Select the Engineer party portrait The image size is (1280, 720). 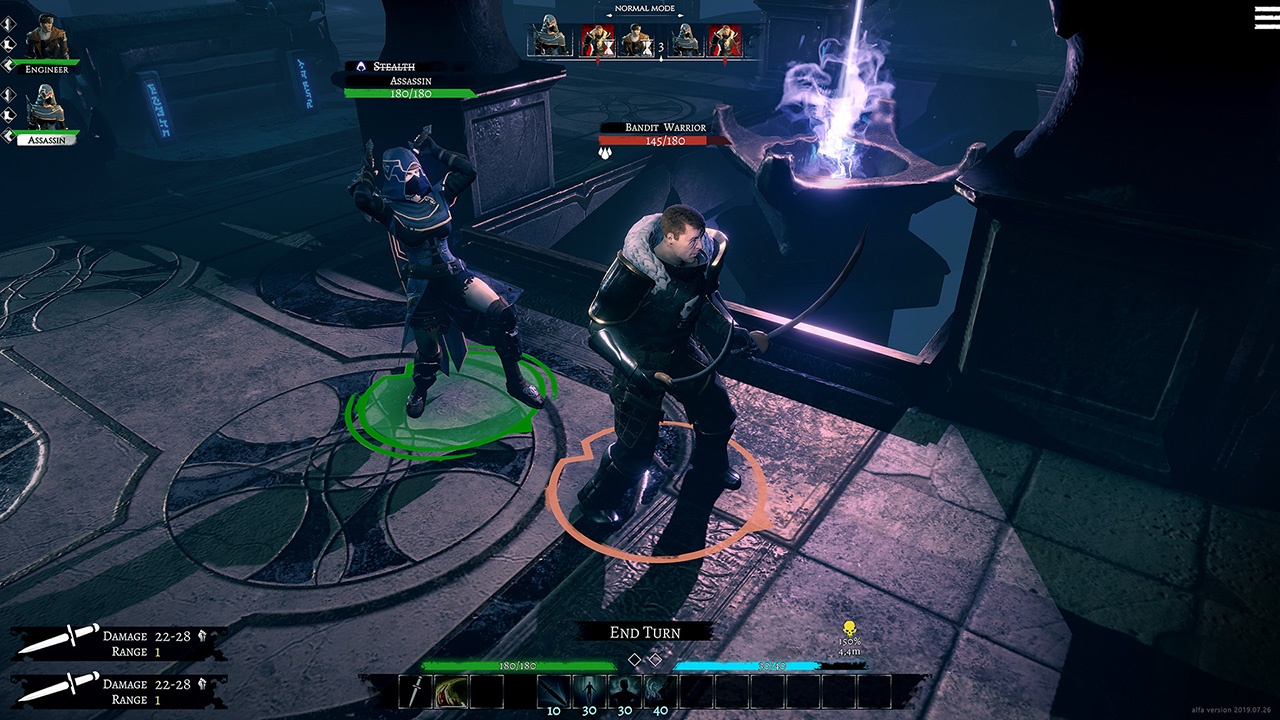tap(47, 40)
